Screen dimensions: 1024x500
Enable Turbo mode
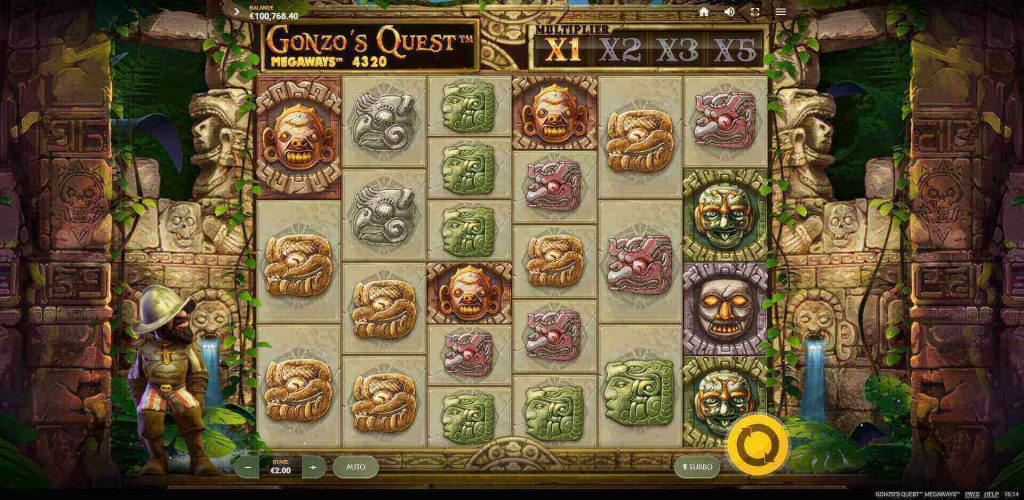[695, 466]
